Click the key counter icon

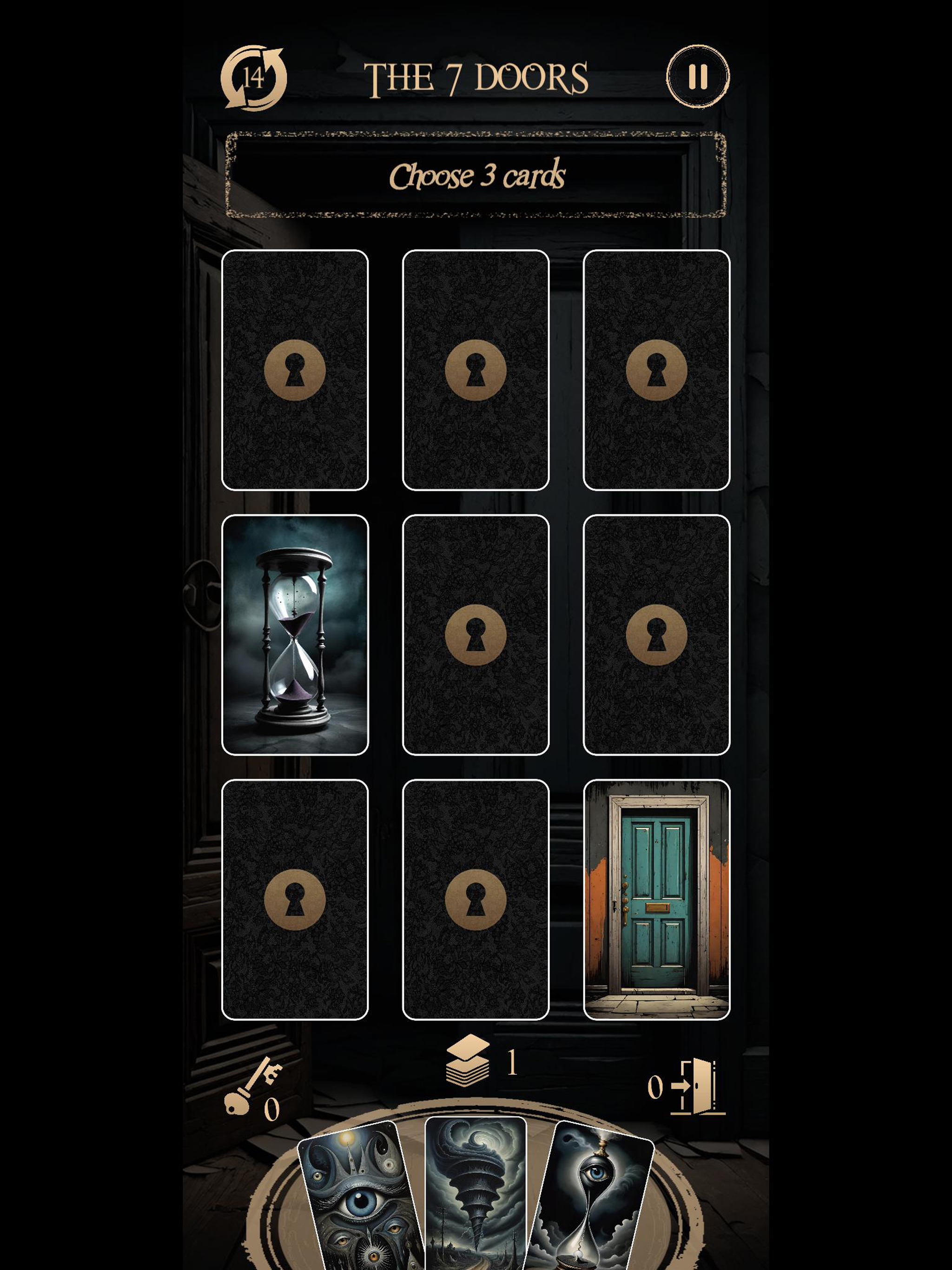pyautogui.click(x=251, y=1087)
